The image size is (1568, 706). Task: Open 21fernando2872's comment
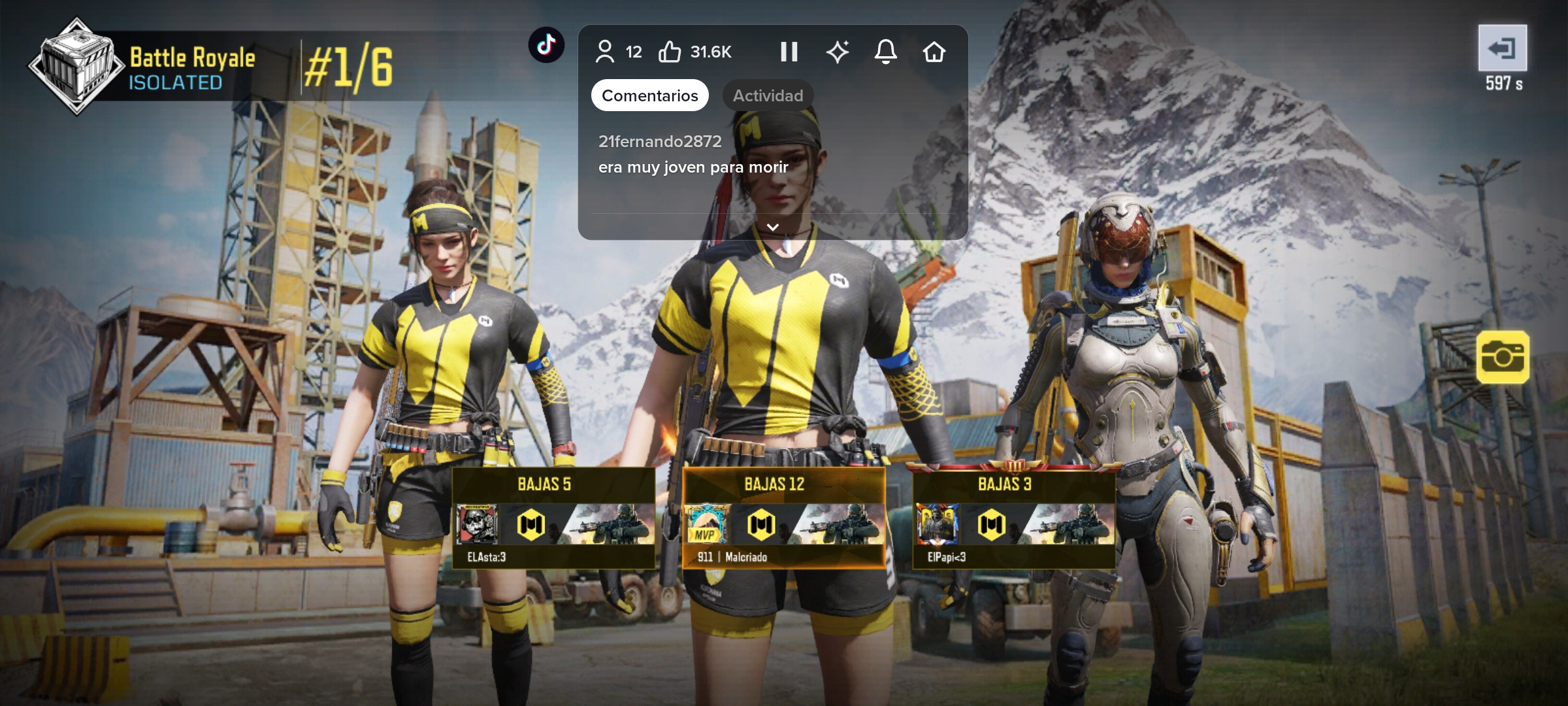pos(693,154)
